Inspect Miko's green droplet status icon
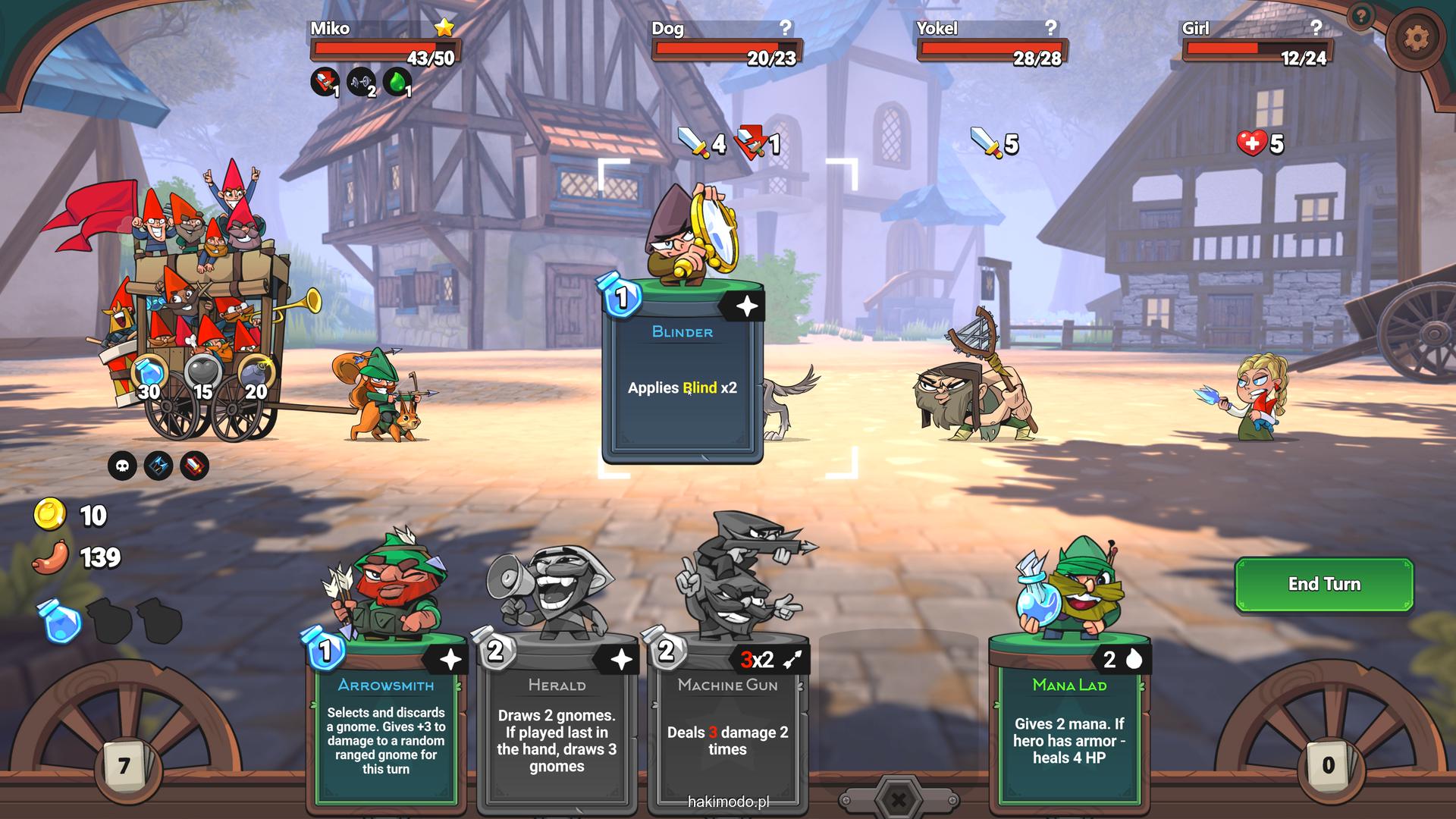Screen dimensions: 1456x819 [x=397, y=82]
